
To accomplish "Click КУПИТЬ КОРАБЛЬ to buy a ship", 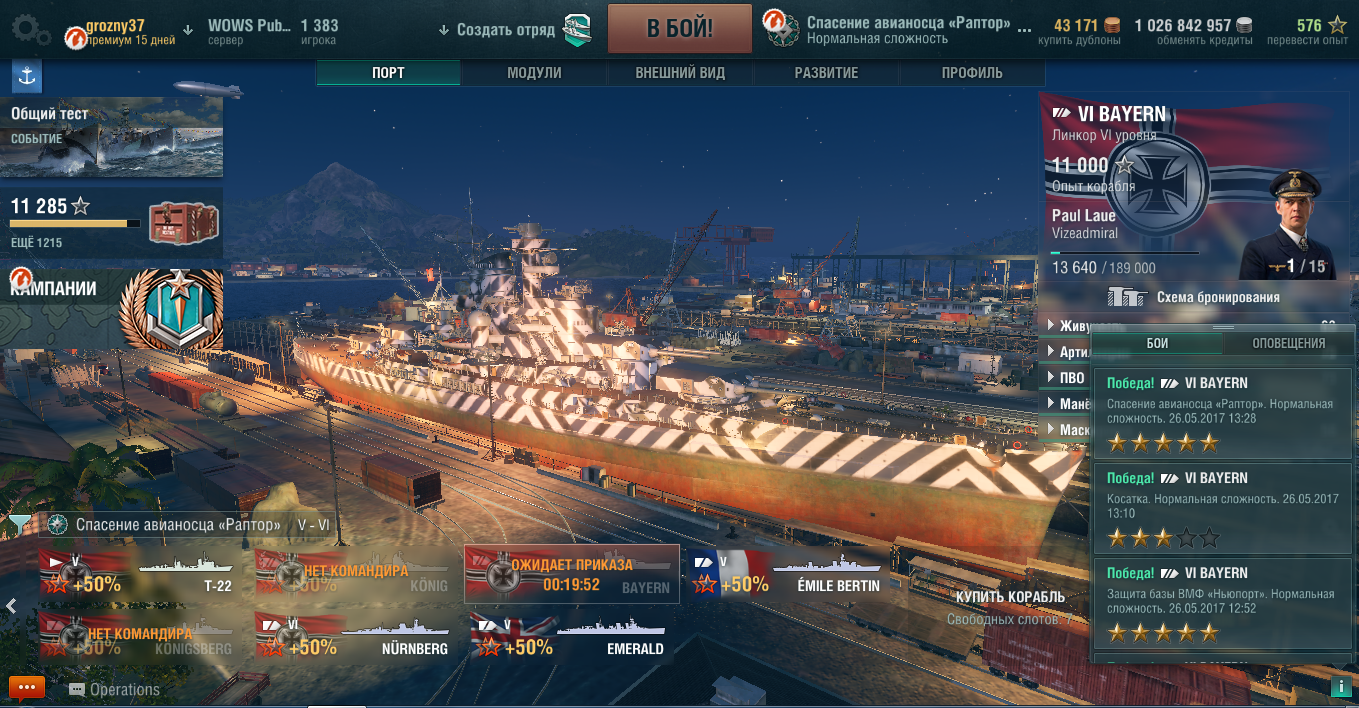I will (1010, 597).
